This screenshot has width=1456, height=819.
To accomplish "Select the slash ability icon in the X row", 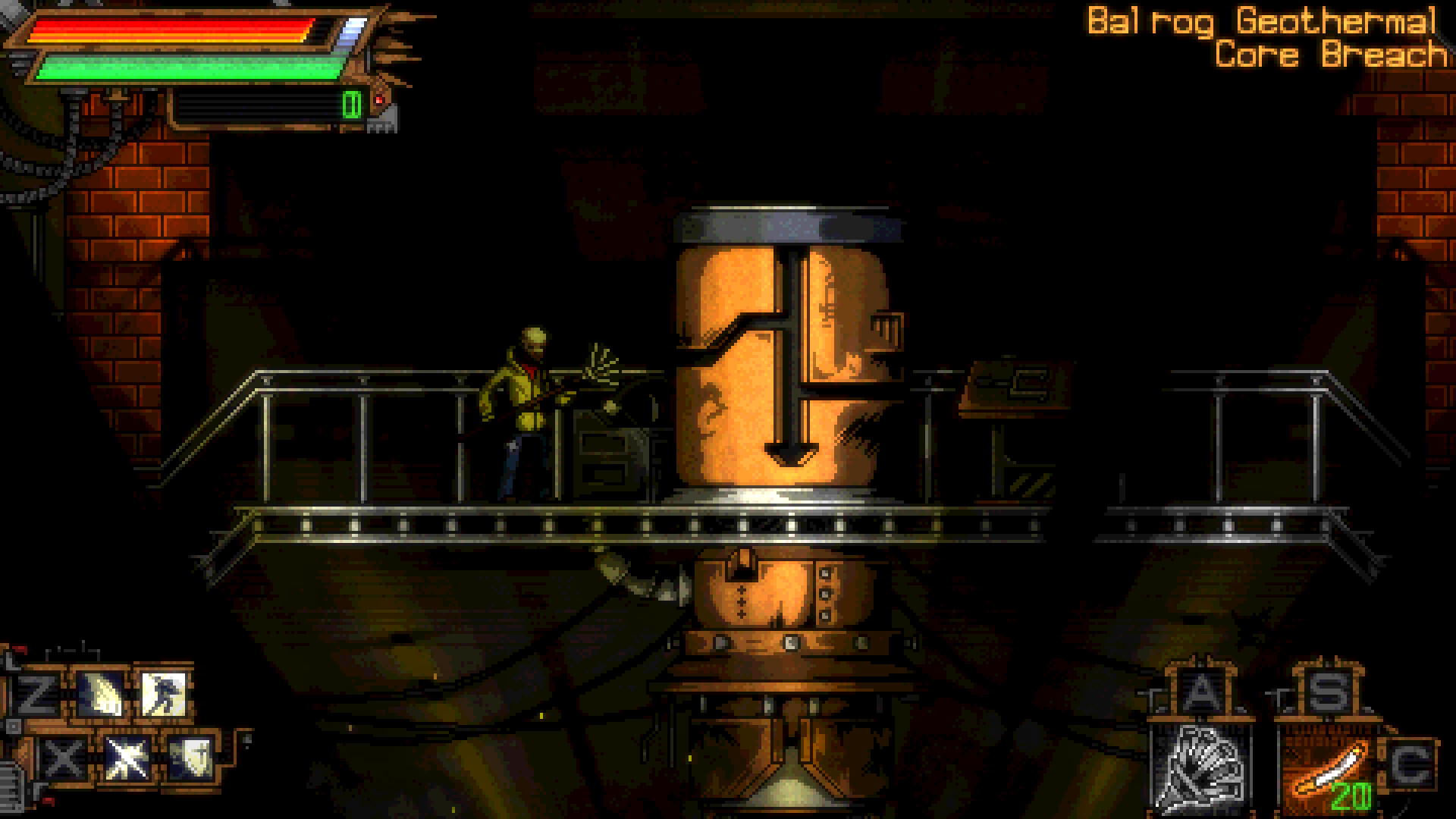I will (x=127, y=758).
